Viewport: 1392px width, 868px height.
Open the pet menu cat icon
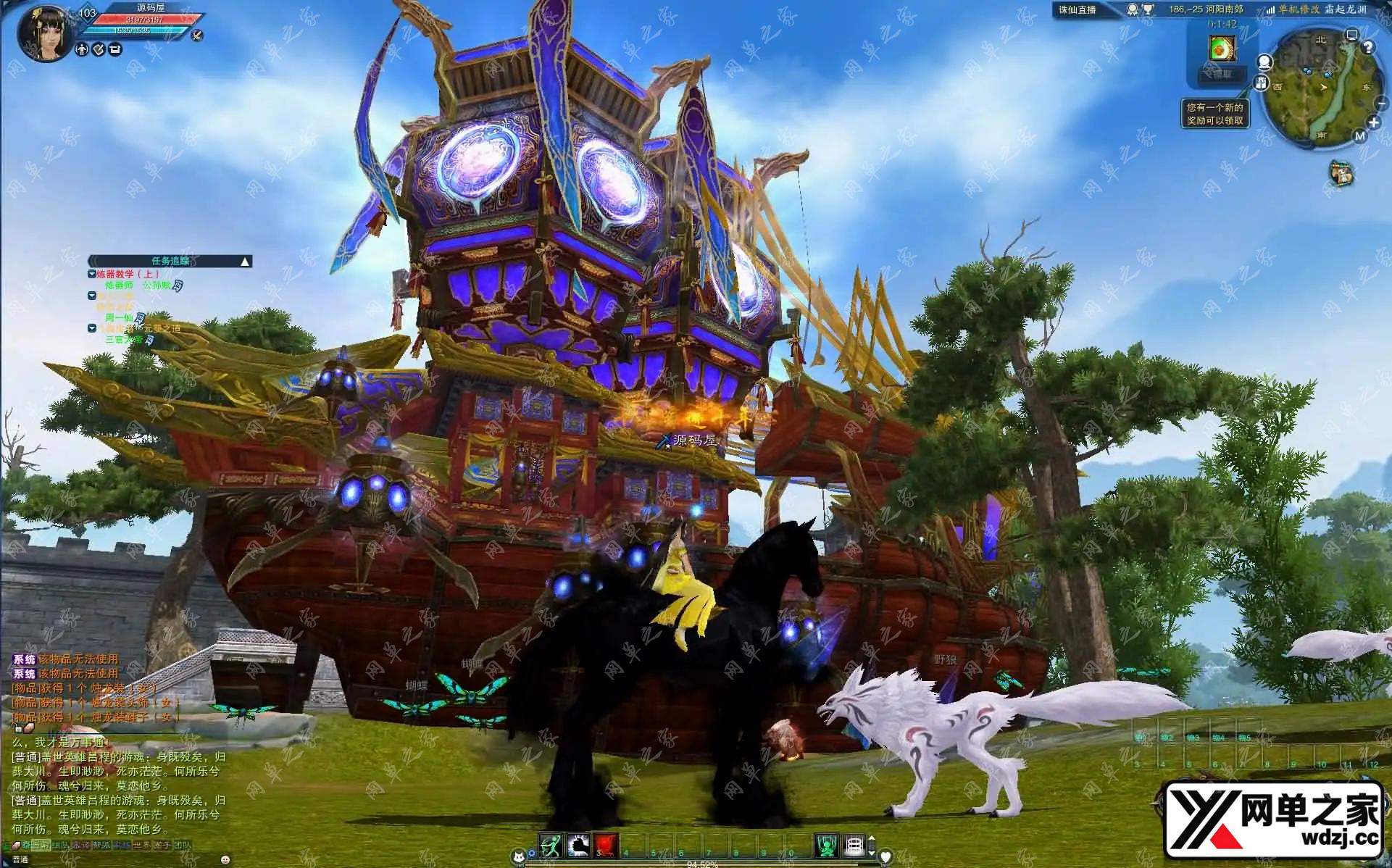click(518, 857)
